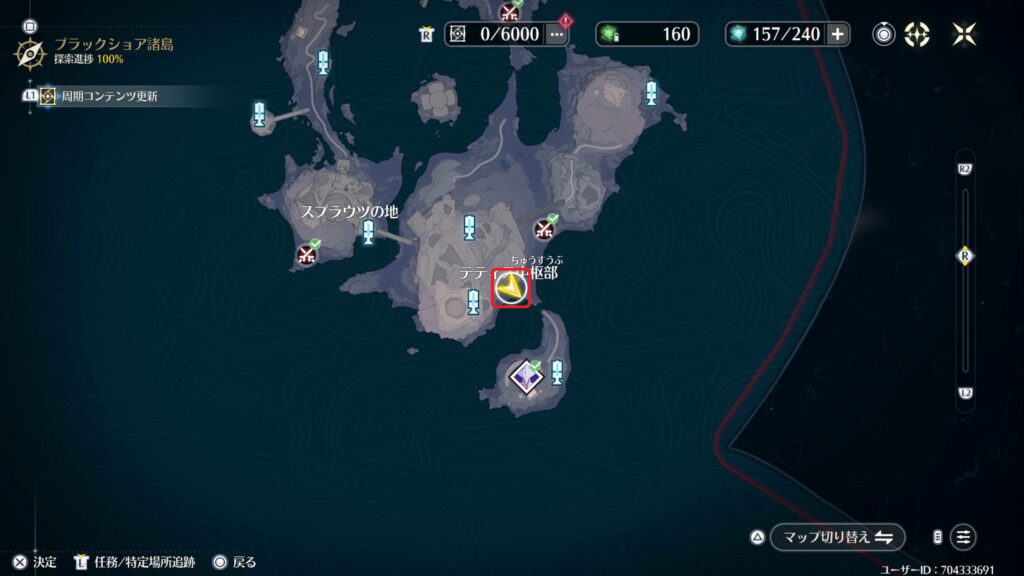Open the map filter sliders button
Screen dimensions: 1024x576
click(x=963, y=537)
